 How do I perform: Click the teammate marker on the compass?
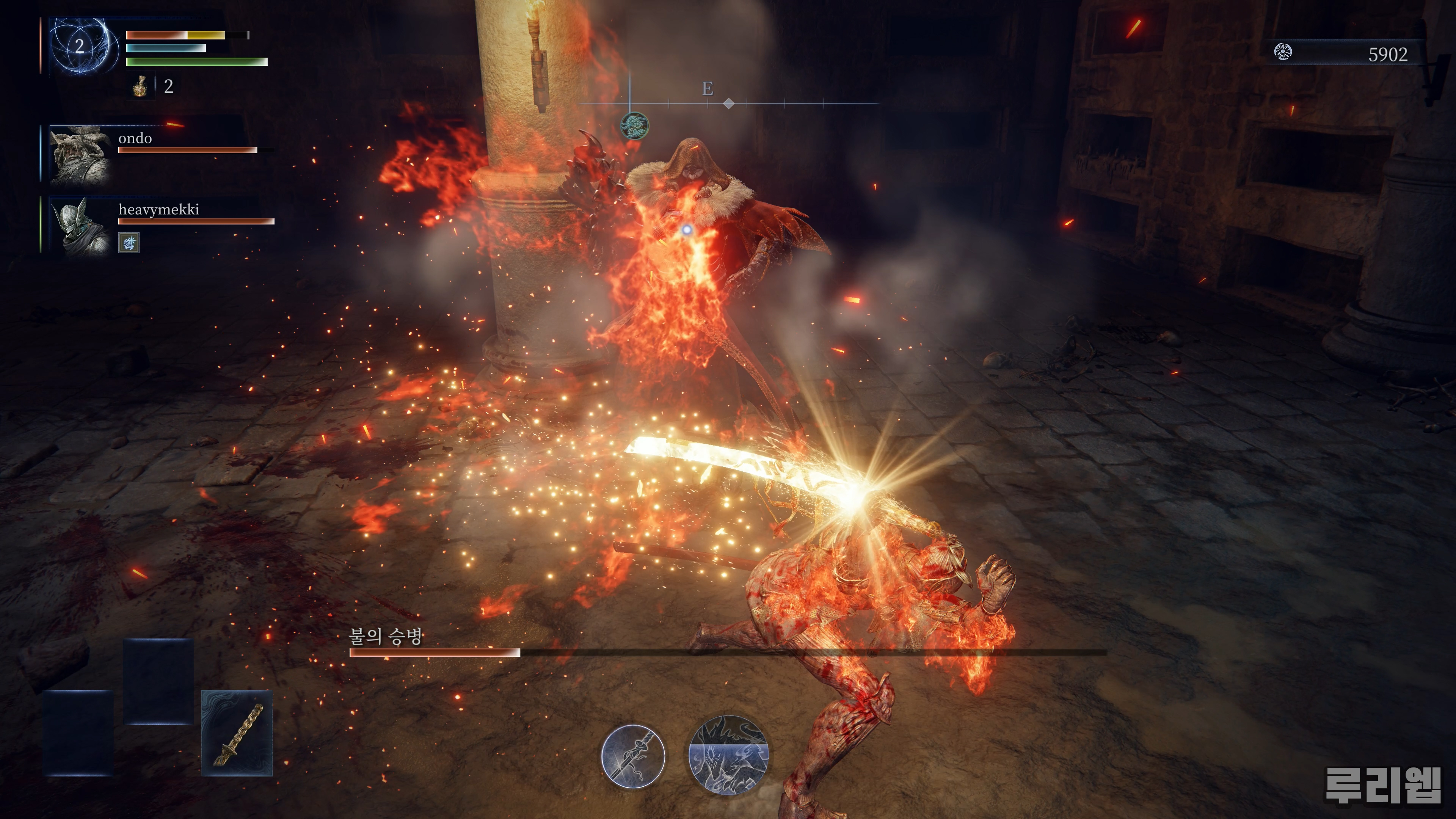pyautogui.click(x=634, y=125)
